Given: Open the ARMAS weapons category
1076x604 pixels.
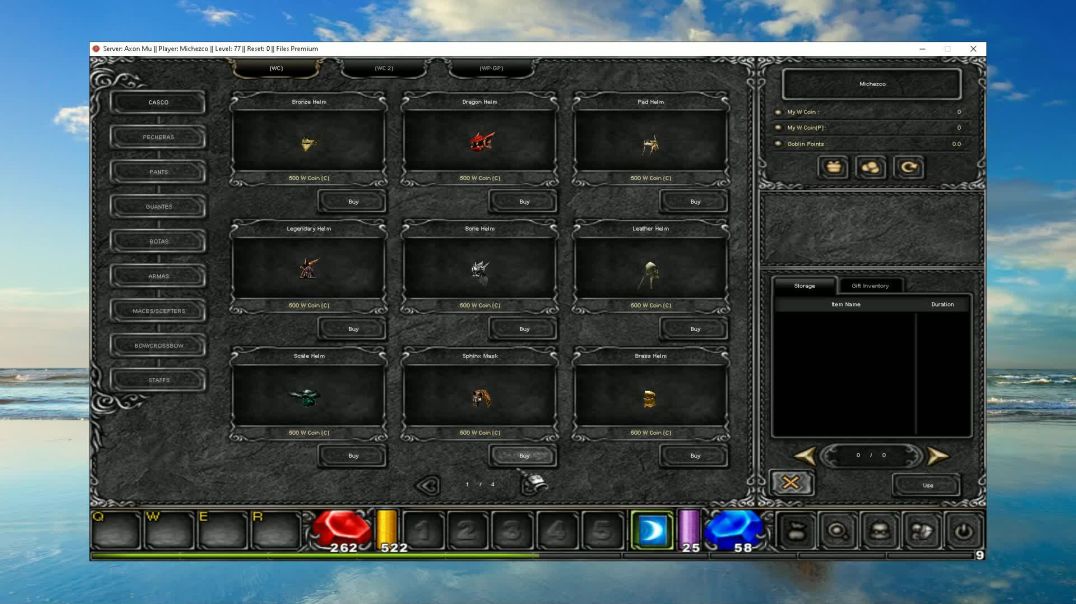Looking at the screenshot, I should pyautogui.click(x=158, y=276).
